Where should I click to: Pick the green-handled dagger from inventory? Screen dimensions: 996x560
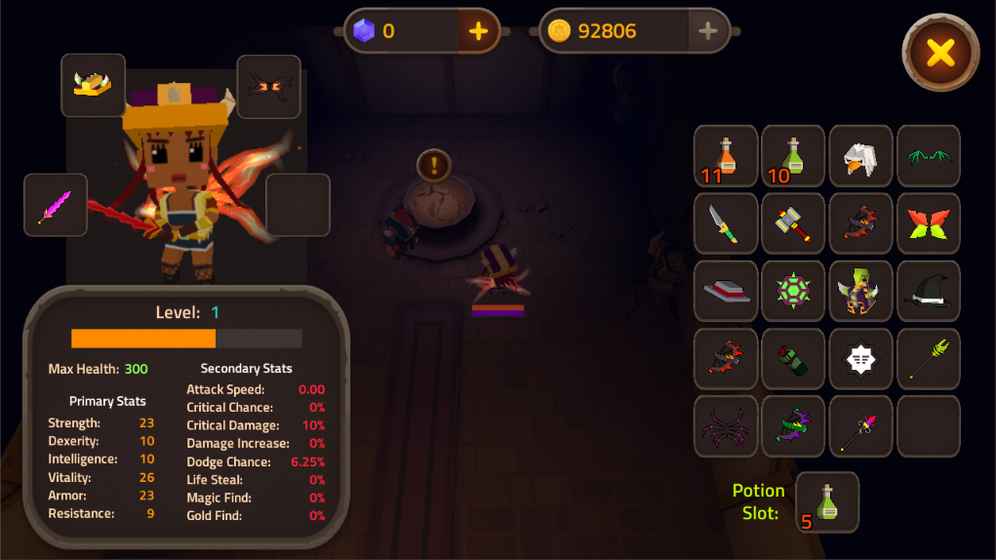point(726,224)
